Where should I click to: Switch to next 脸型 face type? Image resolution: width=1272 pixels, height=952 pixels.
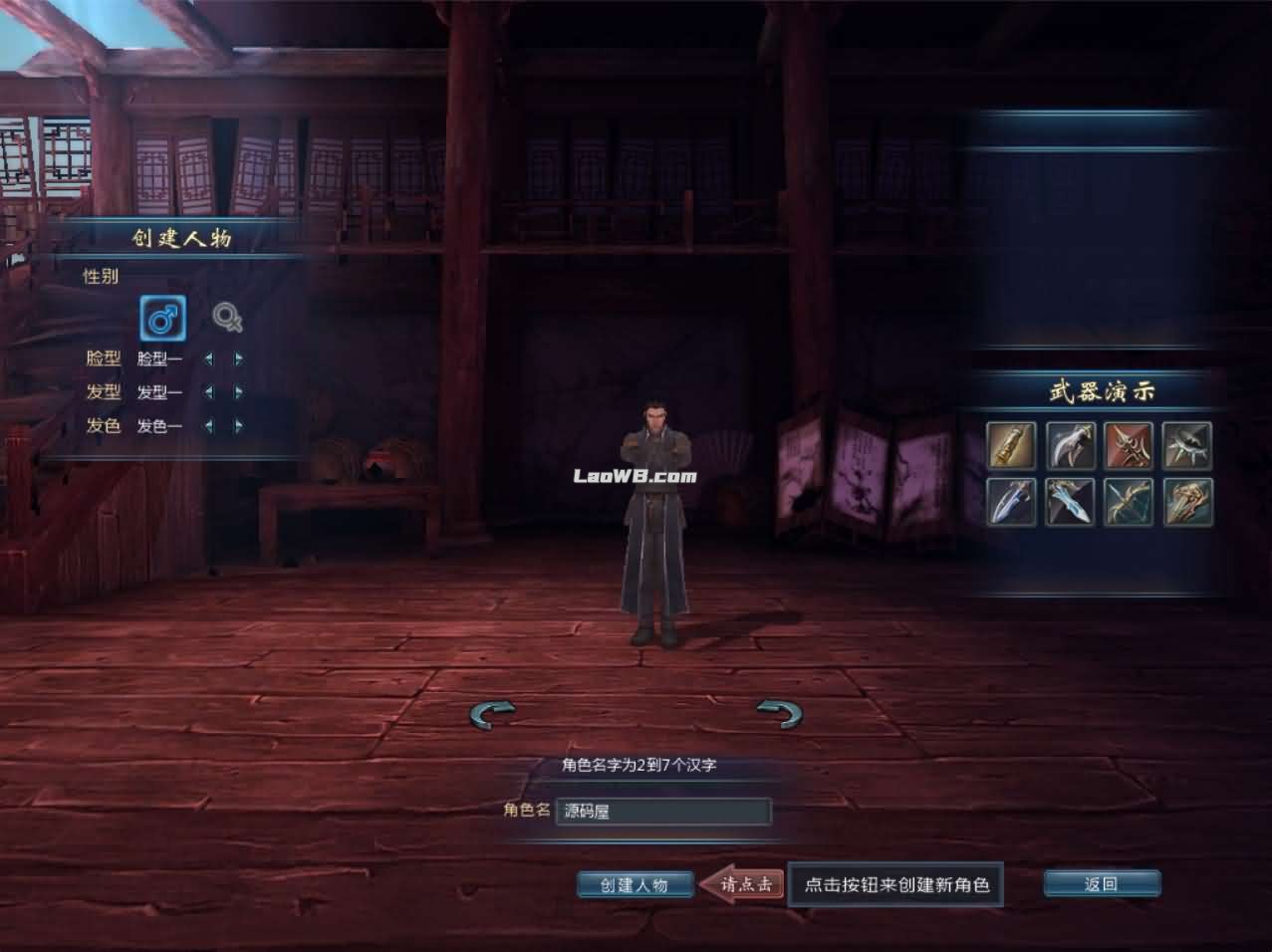coord(239,358)
